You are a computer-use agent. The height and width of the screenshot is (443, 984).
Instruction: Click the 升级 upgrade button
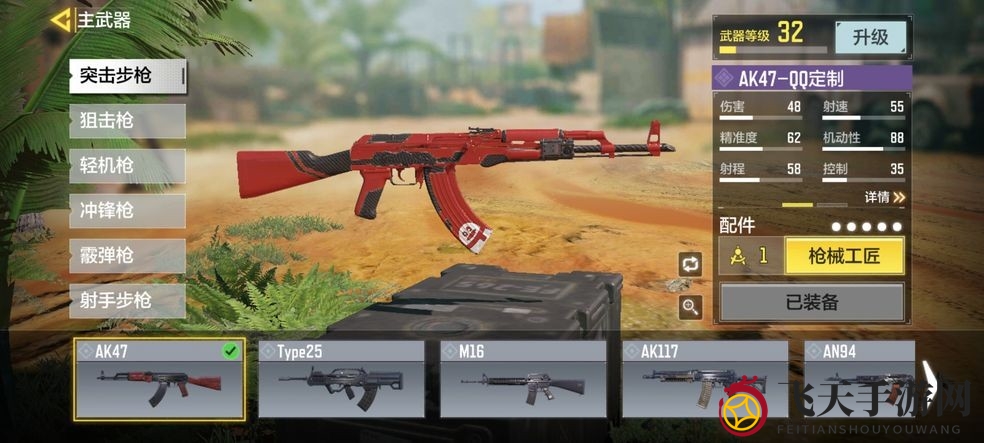coord(870,37)
